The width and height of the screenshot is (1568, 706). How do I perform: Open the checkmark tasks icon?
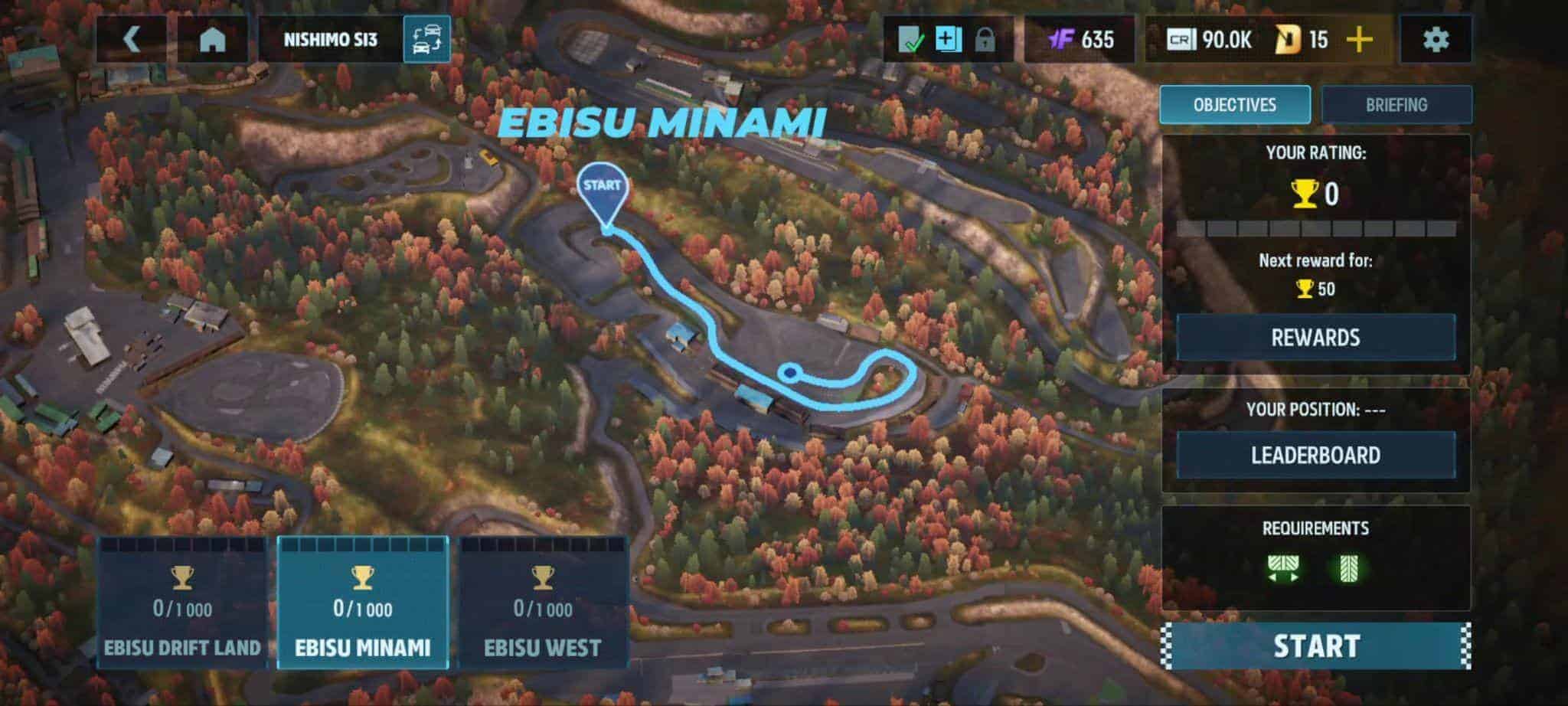[911, 39]
